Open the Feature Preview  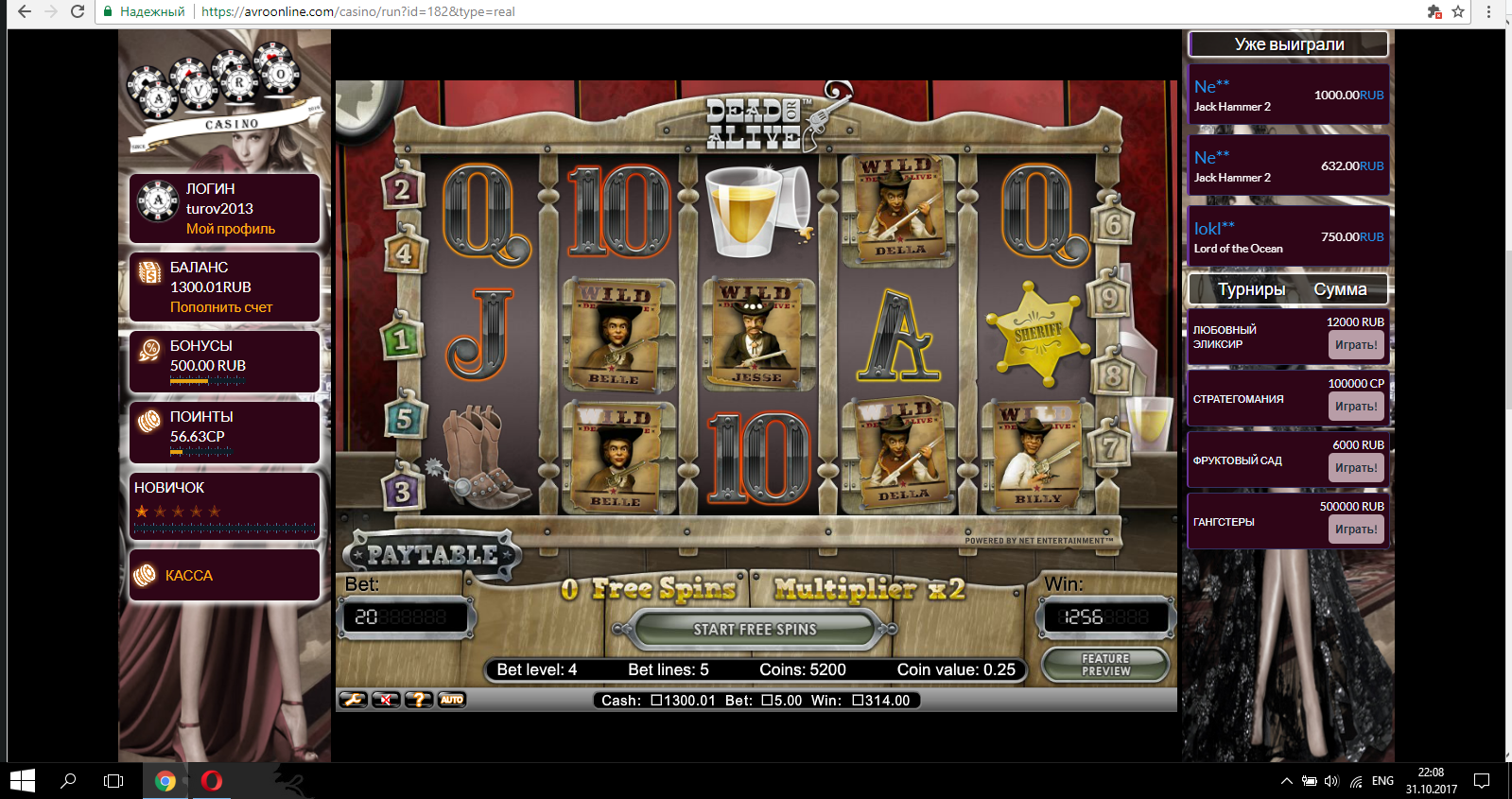[x=1105, y=665]
